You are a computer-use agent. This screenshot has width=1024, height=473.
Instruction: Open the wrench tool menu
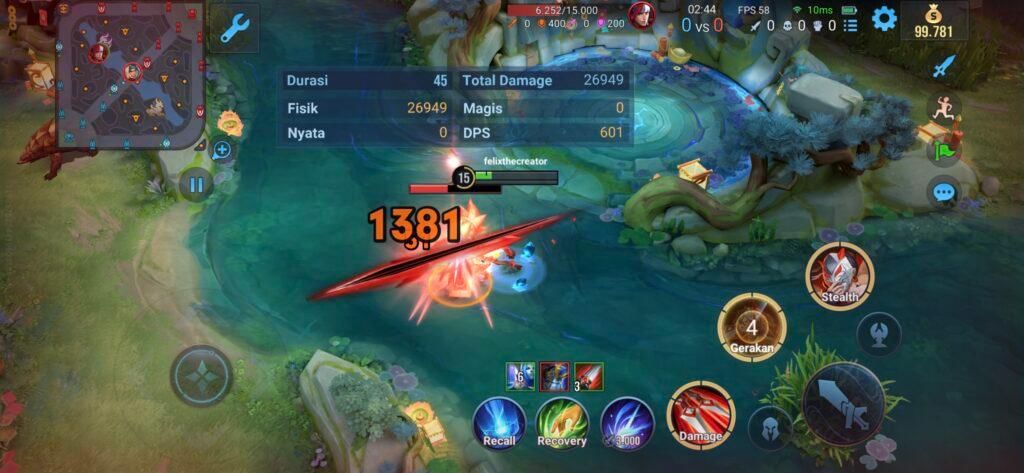(x=234, y=27)
